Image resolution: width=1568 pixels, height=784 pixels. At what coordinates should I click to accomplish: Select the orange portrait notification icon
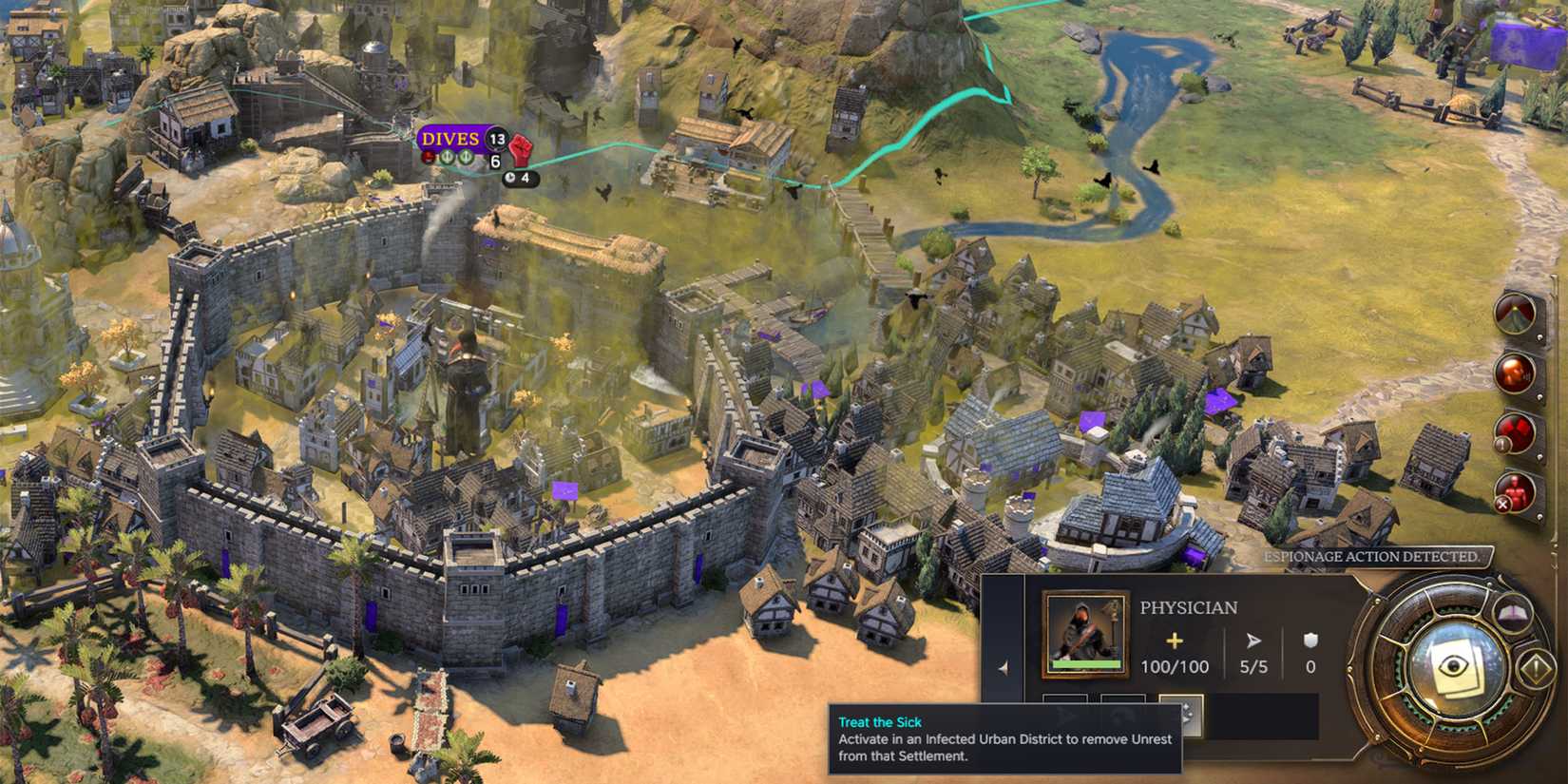tap(1515, 372)
